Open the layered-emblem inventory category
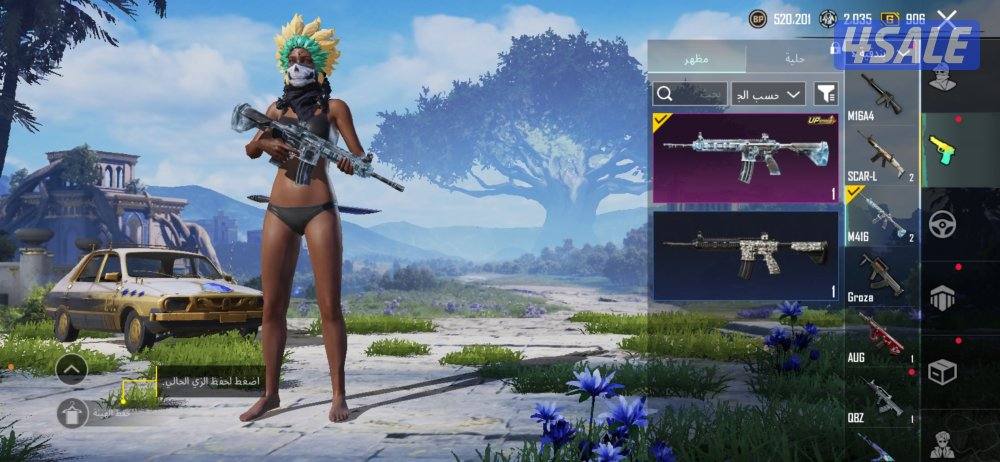Screen dimensions: 1000x462 [942, 297]
